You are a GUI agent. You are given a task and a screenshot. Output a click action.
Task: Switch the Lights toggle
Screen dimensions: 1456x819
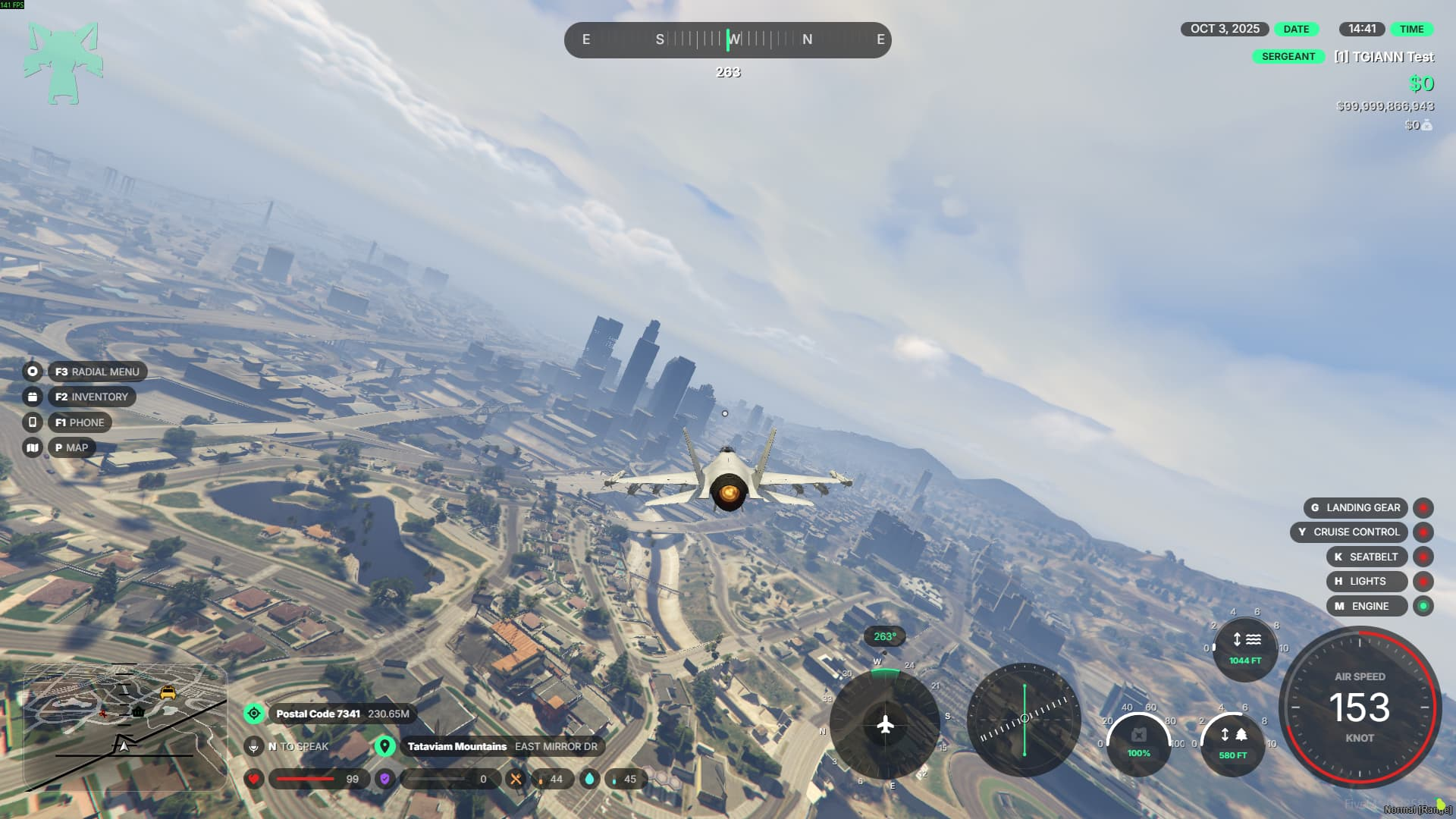point(1423,582)
